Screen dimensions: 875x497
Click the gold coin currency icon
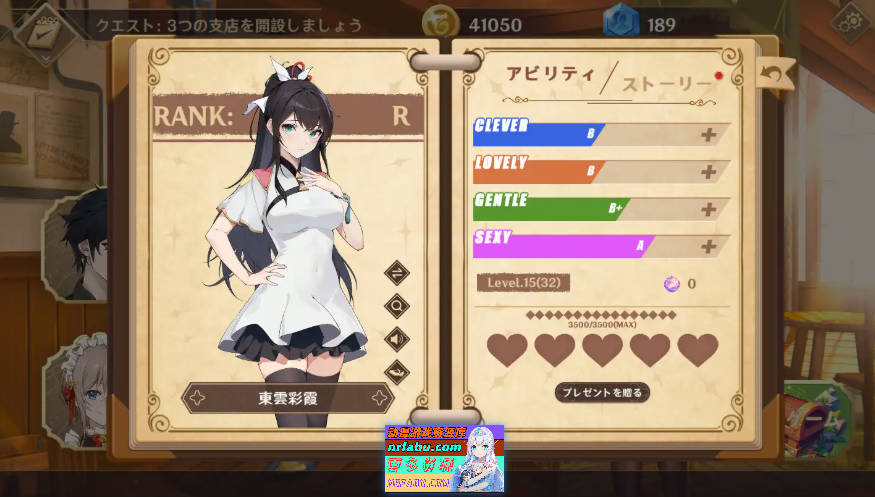(x=438, y=24)
